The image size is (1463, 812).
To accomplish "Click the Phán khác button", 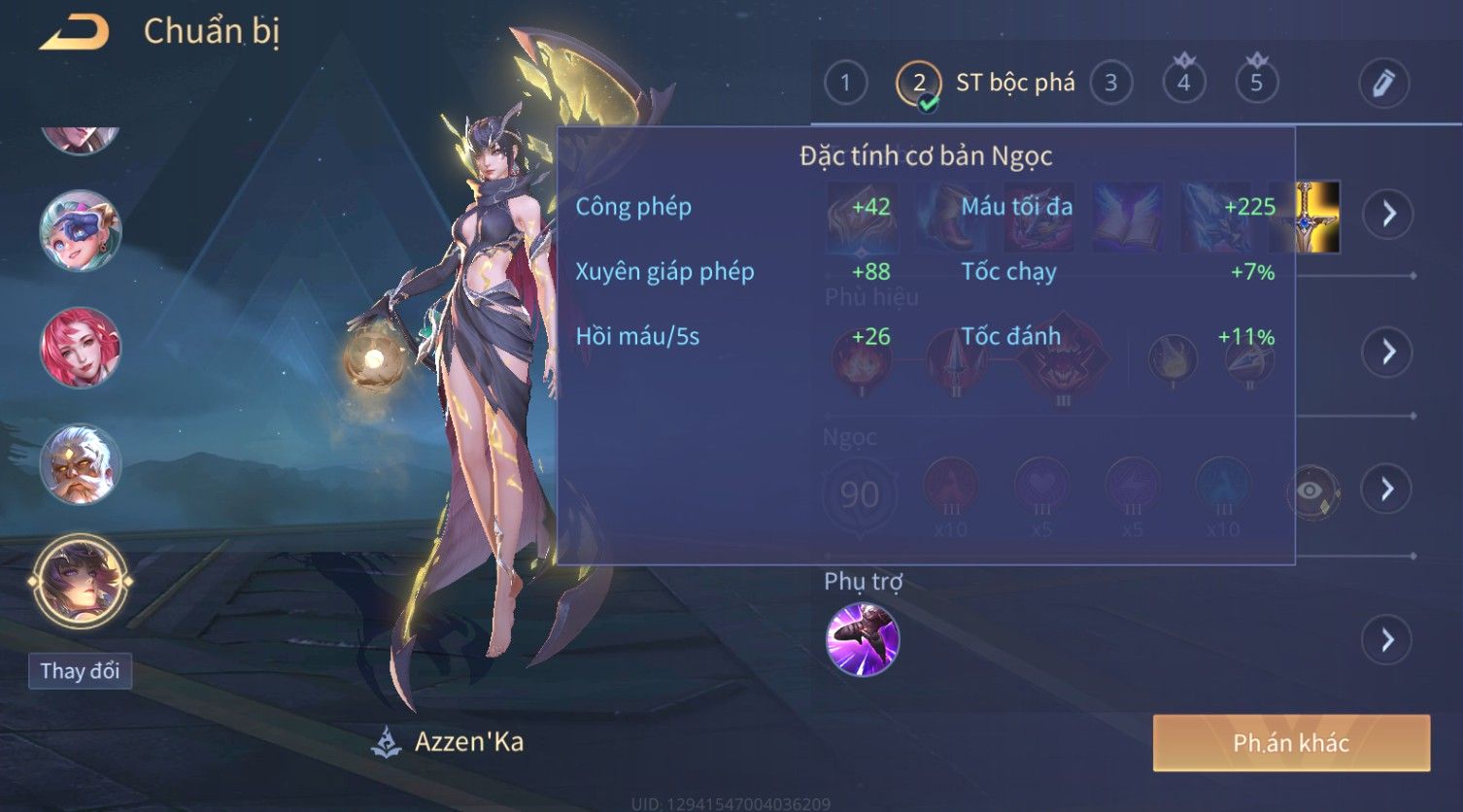I will pyautogui.click(x=1291, y=743).
